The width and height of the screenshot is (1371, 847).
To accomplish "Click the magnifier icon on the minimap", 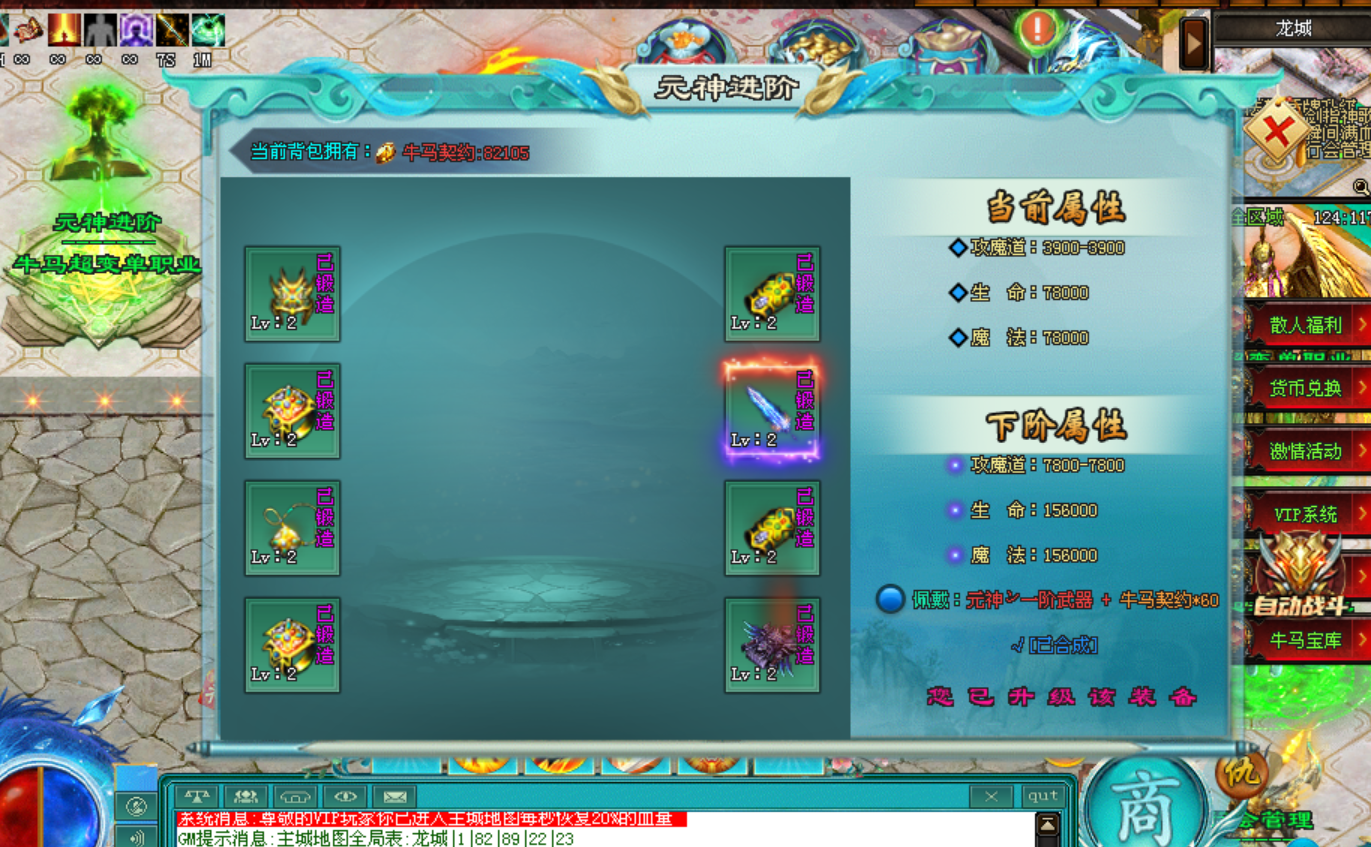I will coord(1361,187).
